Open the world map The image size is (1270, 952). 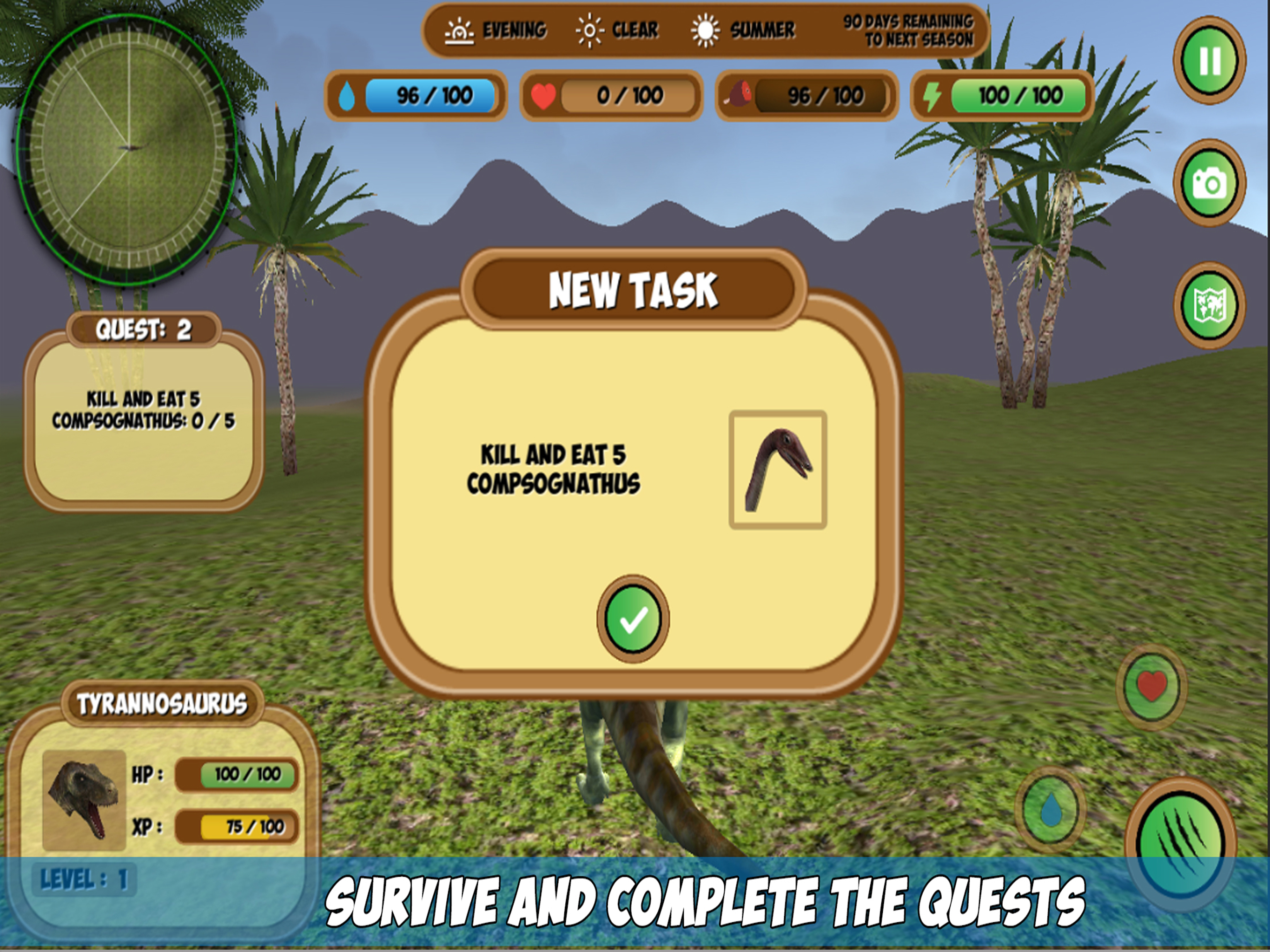tap(1210, 305)
